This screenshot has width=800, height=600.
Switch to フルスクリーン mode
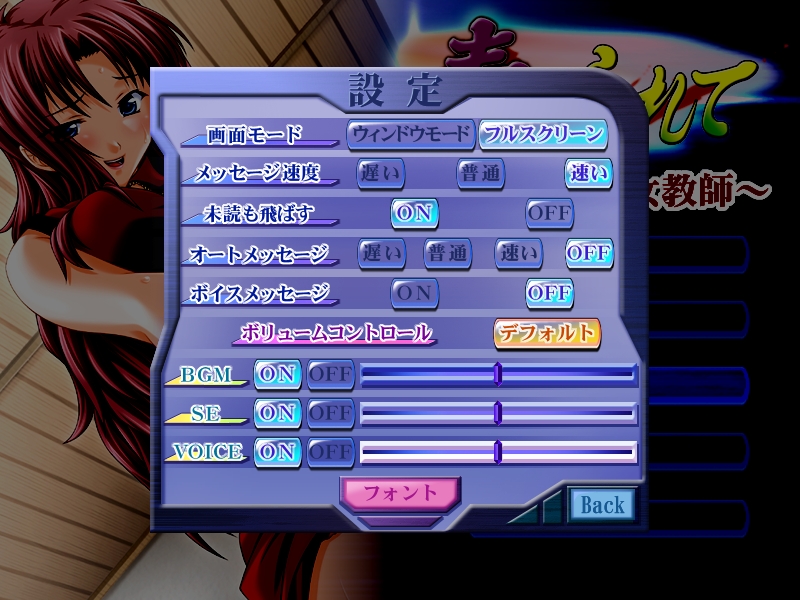pyautogui.click(x=543, y=133)
